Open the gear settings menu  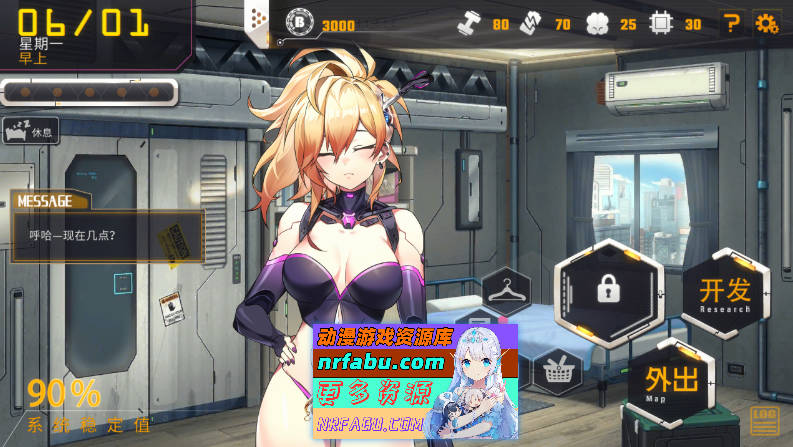[767, 23]
